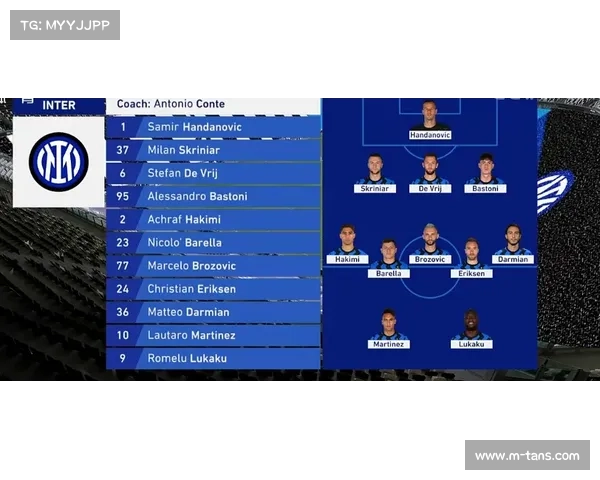Select Stefan De Vrij's row, number 6
600x480 pixels.
(213, 173)
